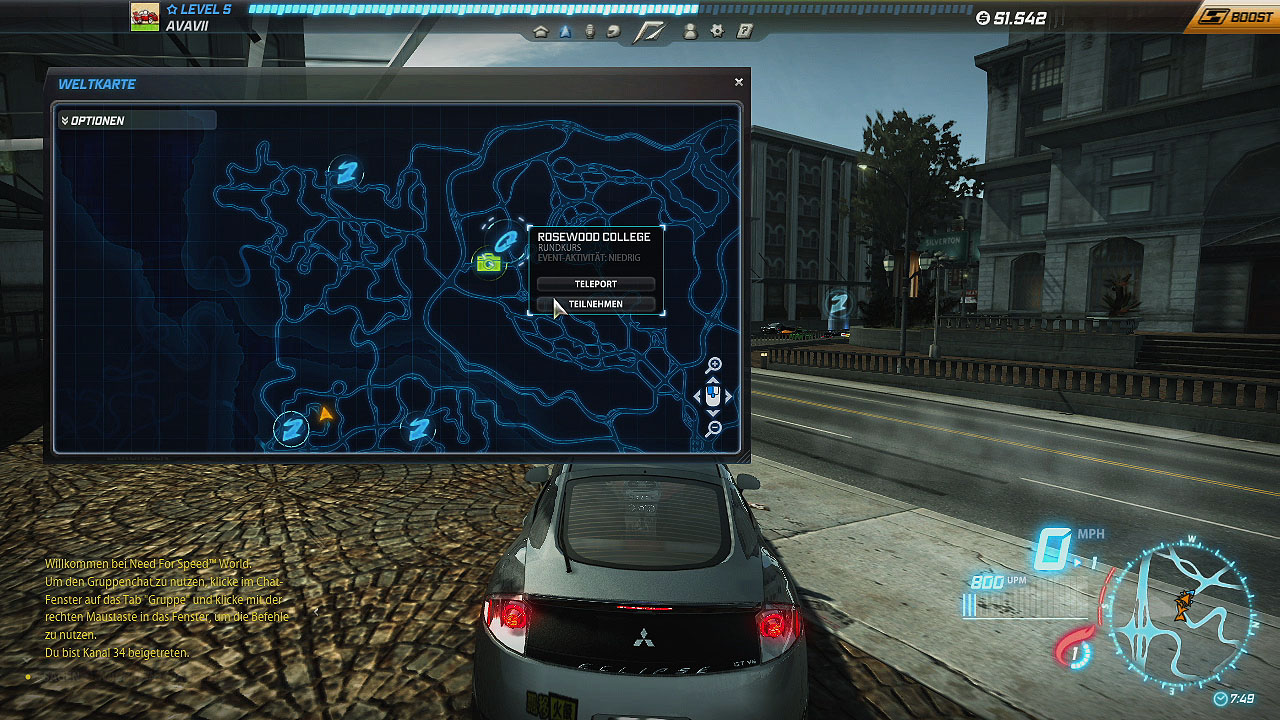Image resolution: width=1280 pixels, height=720 pixels.
Task: Open the question mark help icon
Action: click(745, 32)
